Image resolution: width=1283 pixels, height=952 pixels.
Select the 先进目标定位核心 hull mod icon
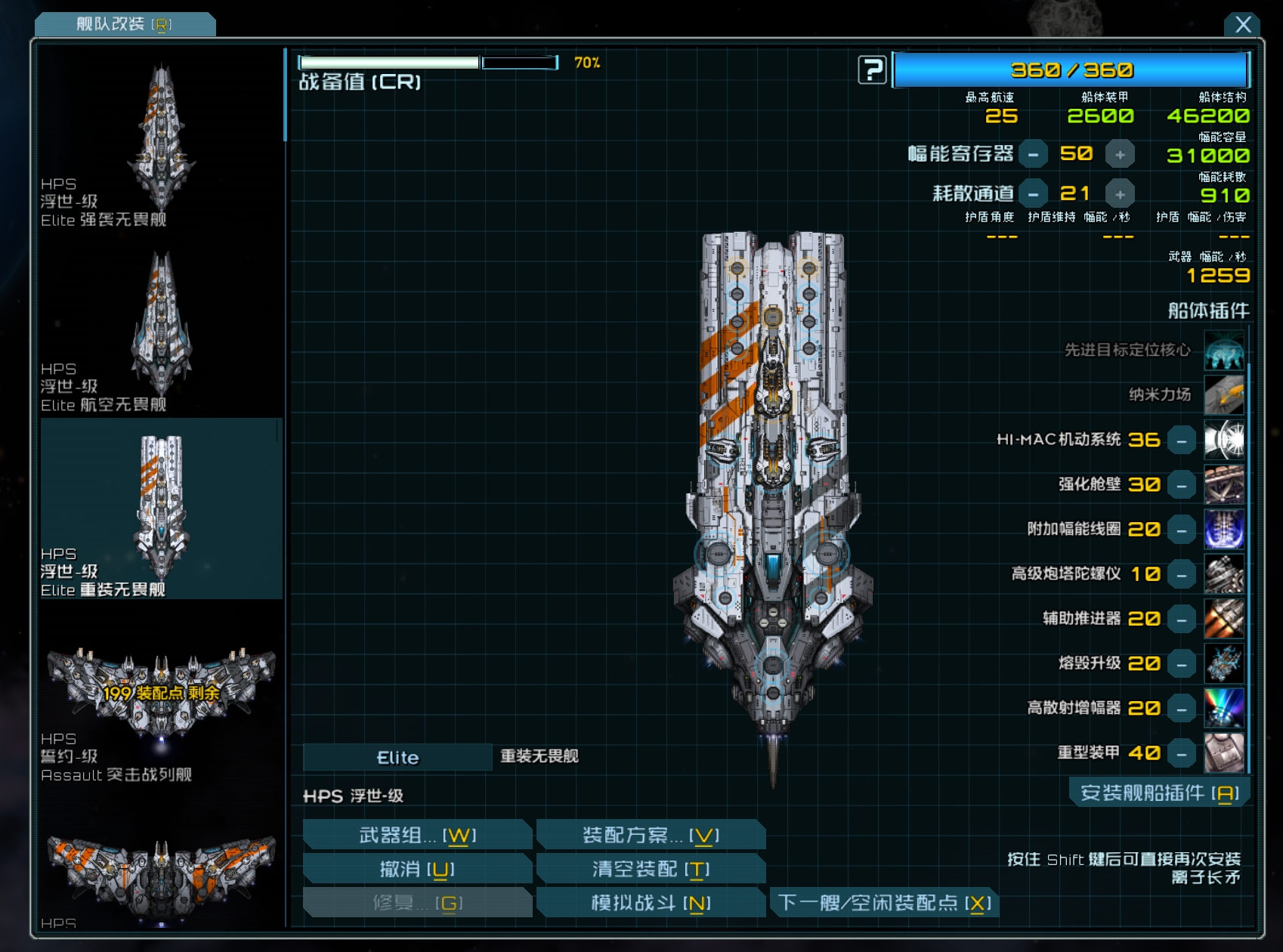pos(1223,351)
